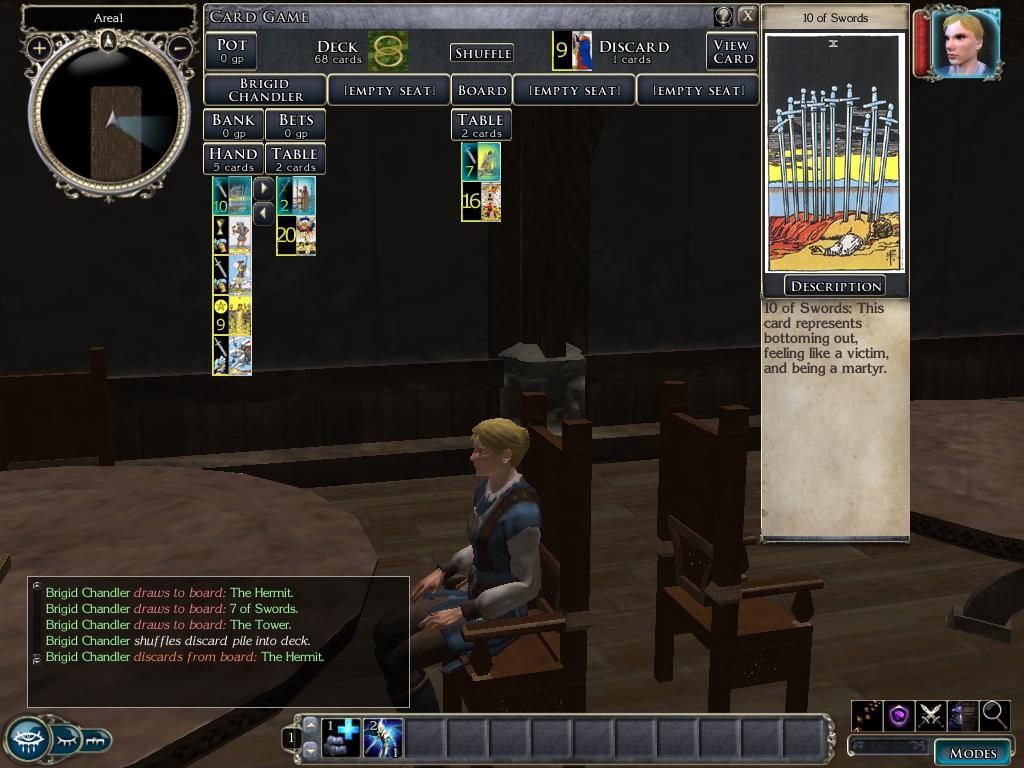Click the deck's green rings card back
1024x768 pixels.
coord(387,51)
